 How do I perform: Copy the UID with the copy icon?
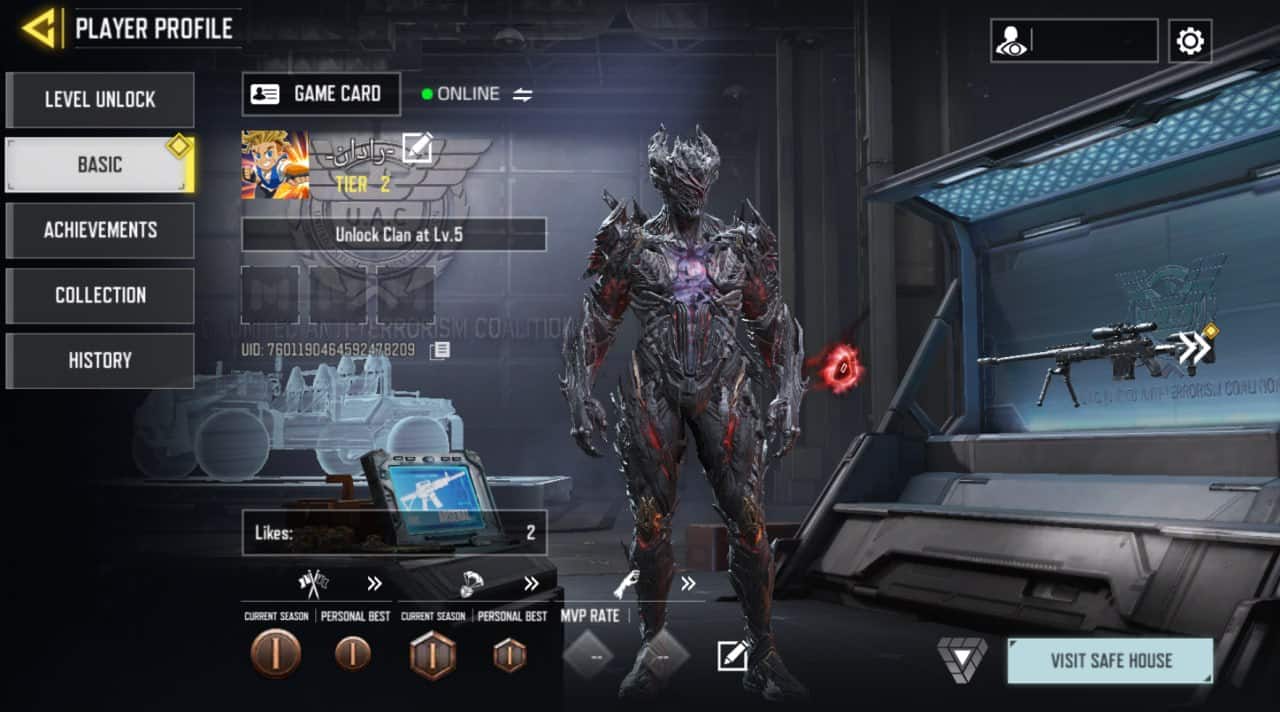click(x=439, y=350)
